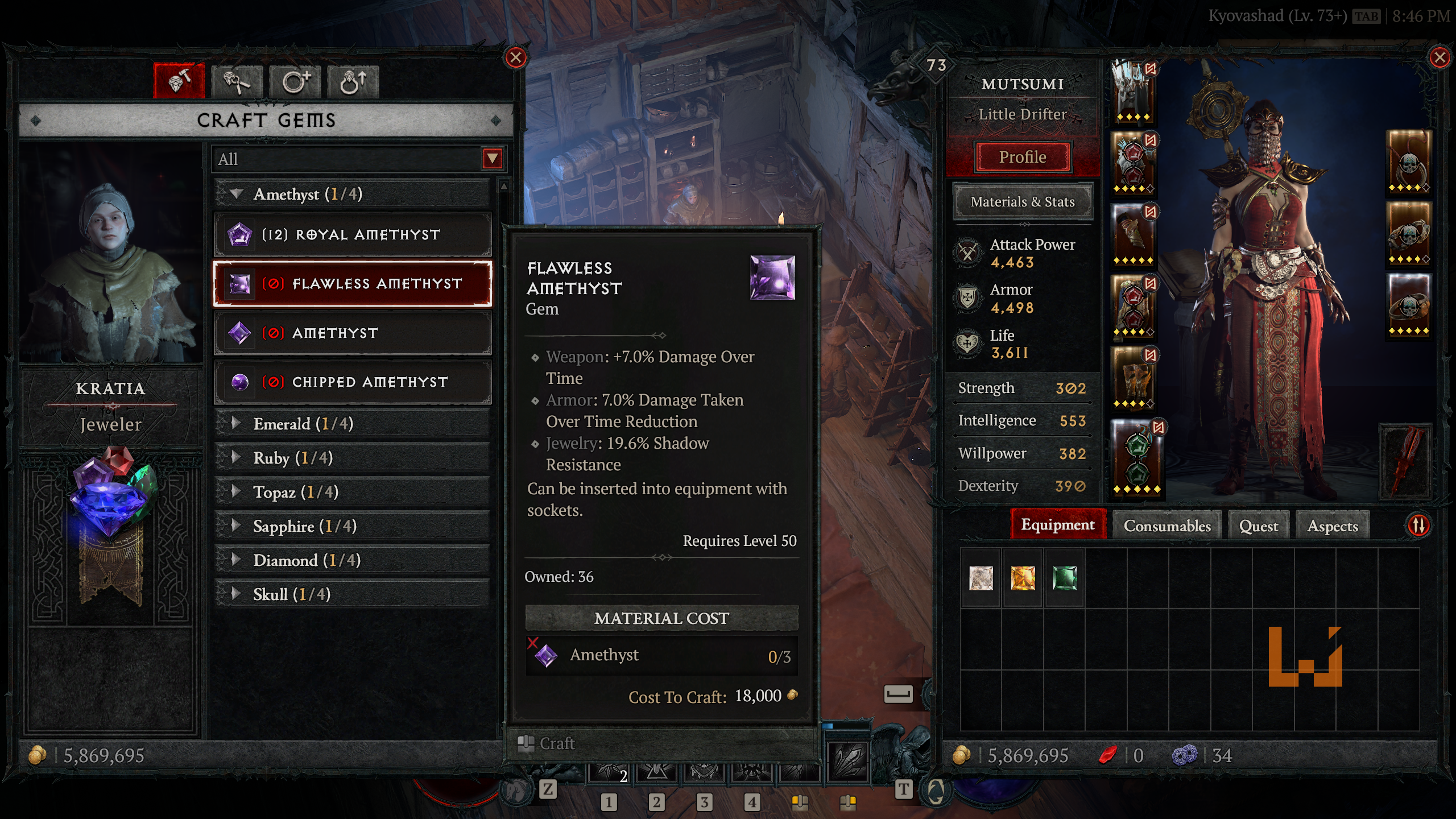Switch to the Quest inventory tab
The image size is (1456, 819).
click(x=1258, y=526)
